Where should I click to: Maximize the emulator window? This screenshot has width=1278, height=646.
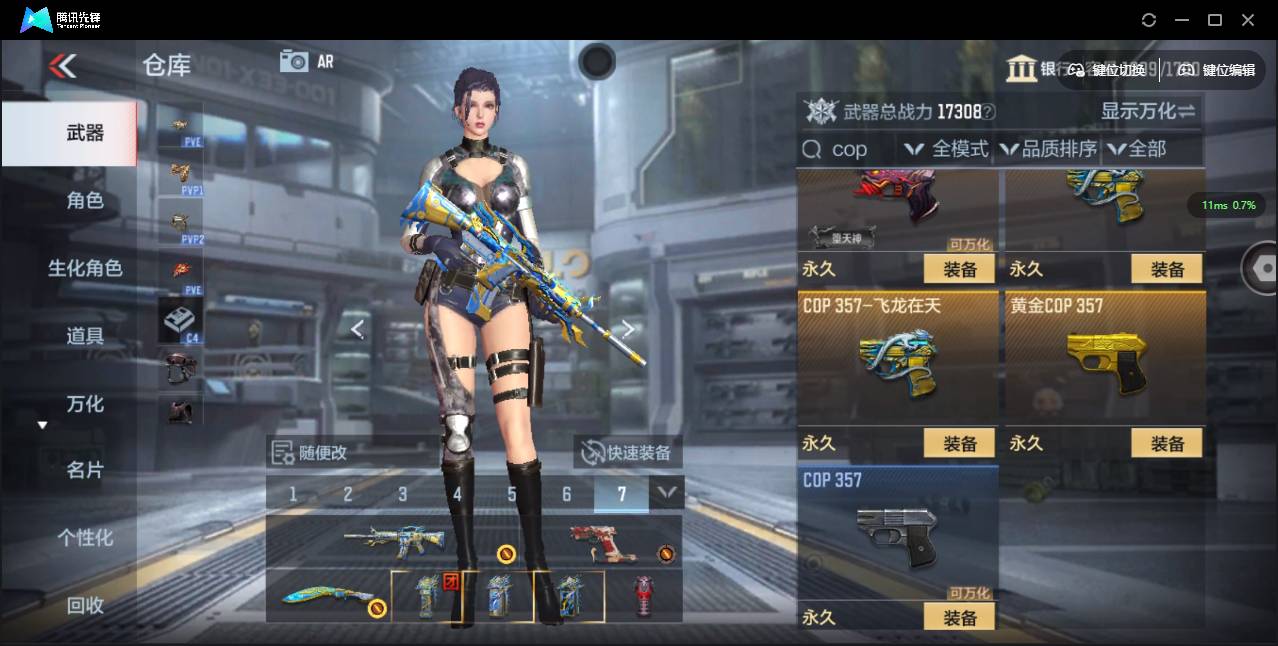1215,20
